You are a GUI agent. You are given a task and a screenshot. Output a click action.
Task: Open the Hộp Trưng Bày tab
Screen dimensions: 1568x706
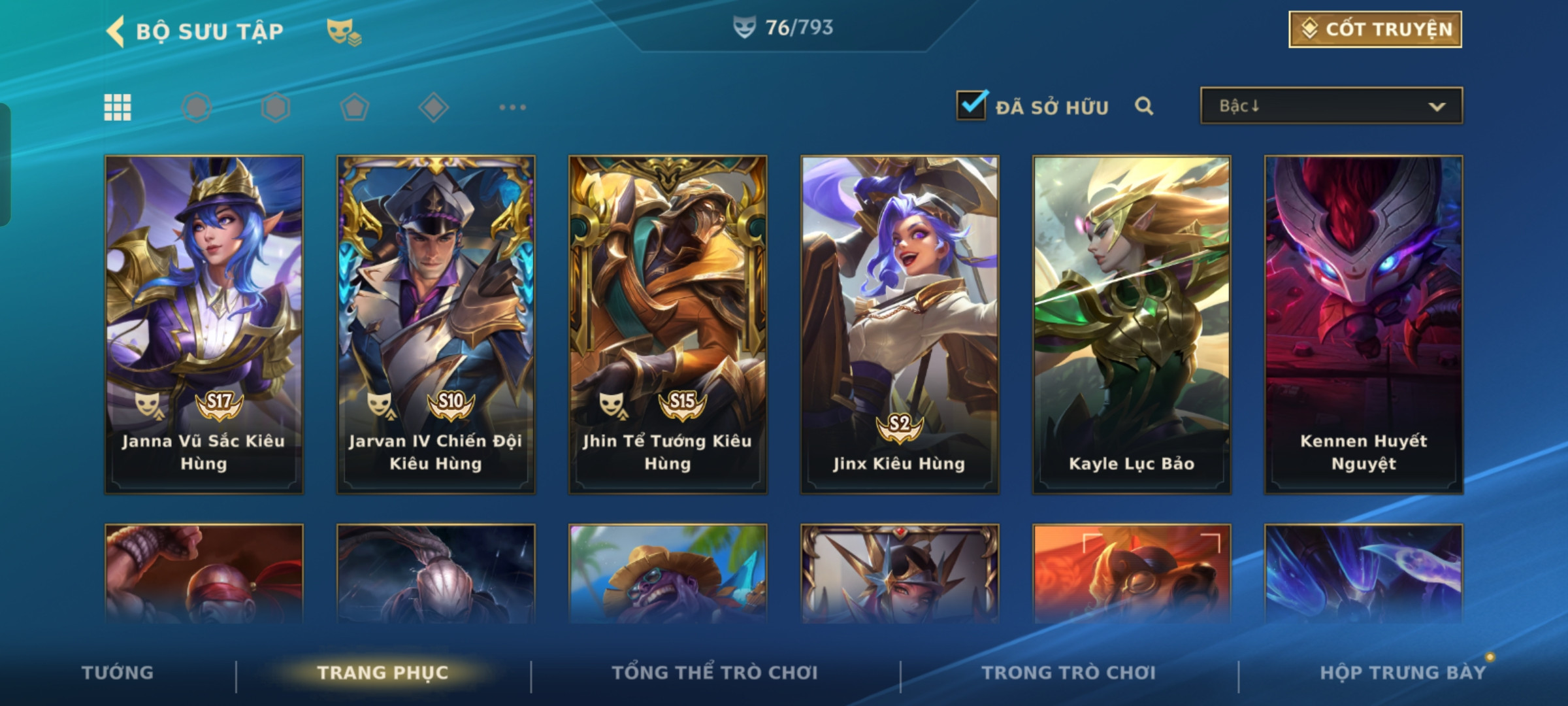[1403, 673]
